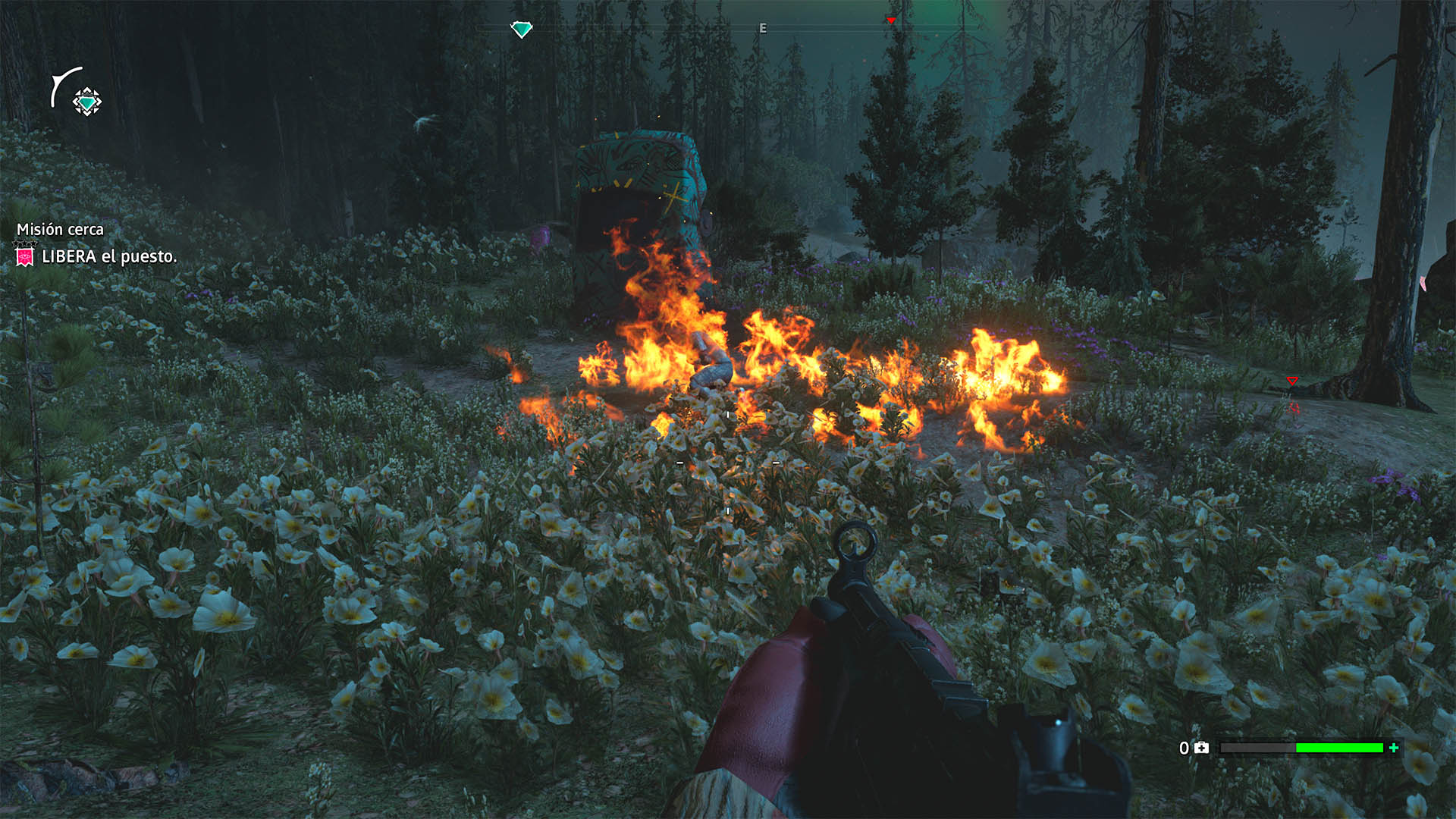
Task: Click the pink outpost banner icon
Action: 25,257
